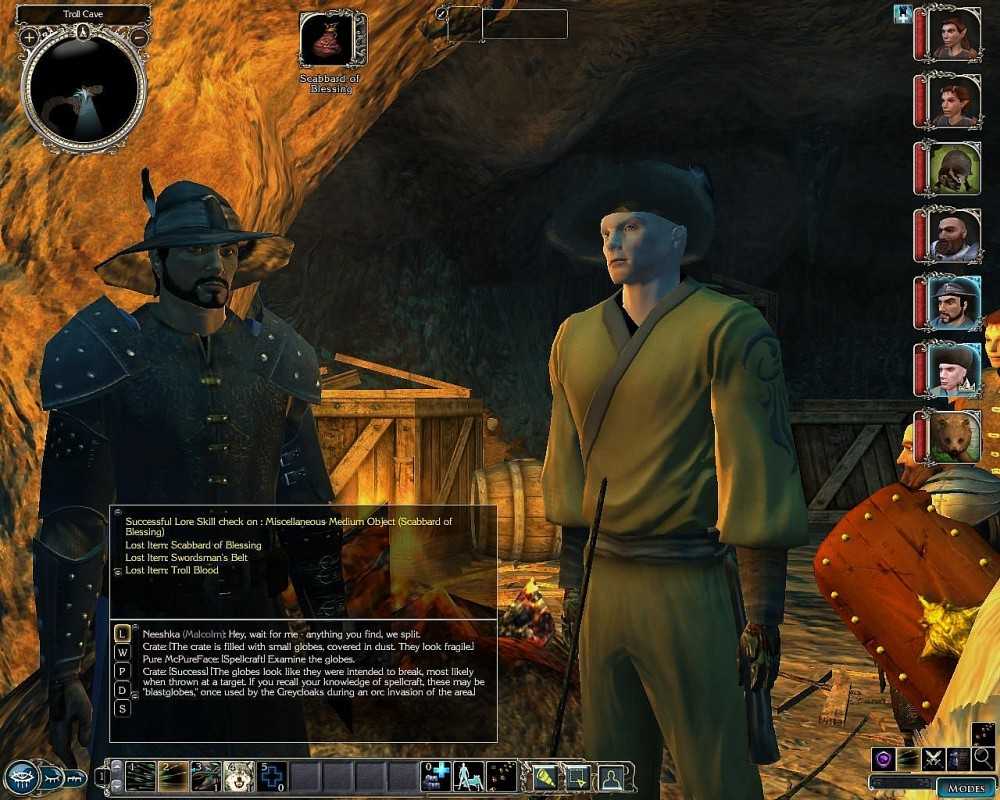Activate the blue cross healing slot in hotbar
1000x800 pixels.
click(272, 776)
